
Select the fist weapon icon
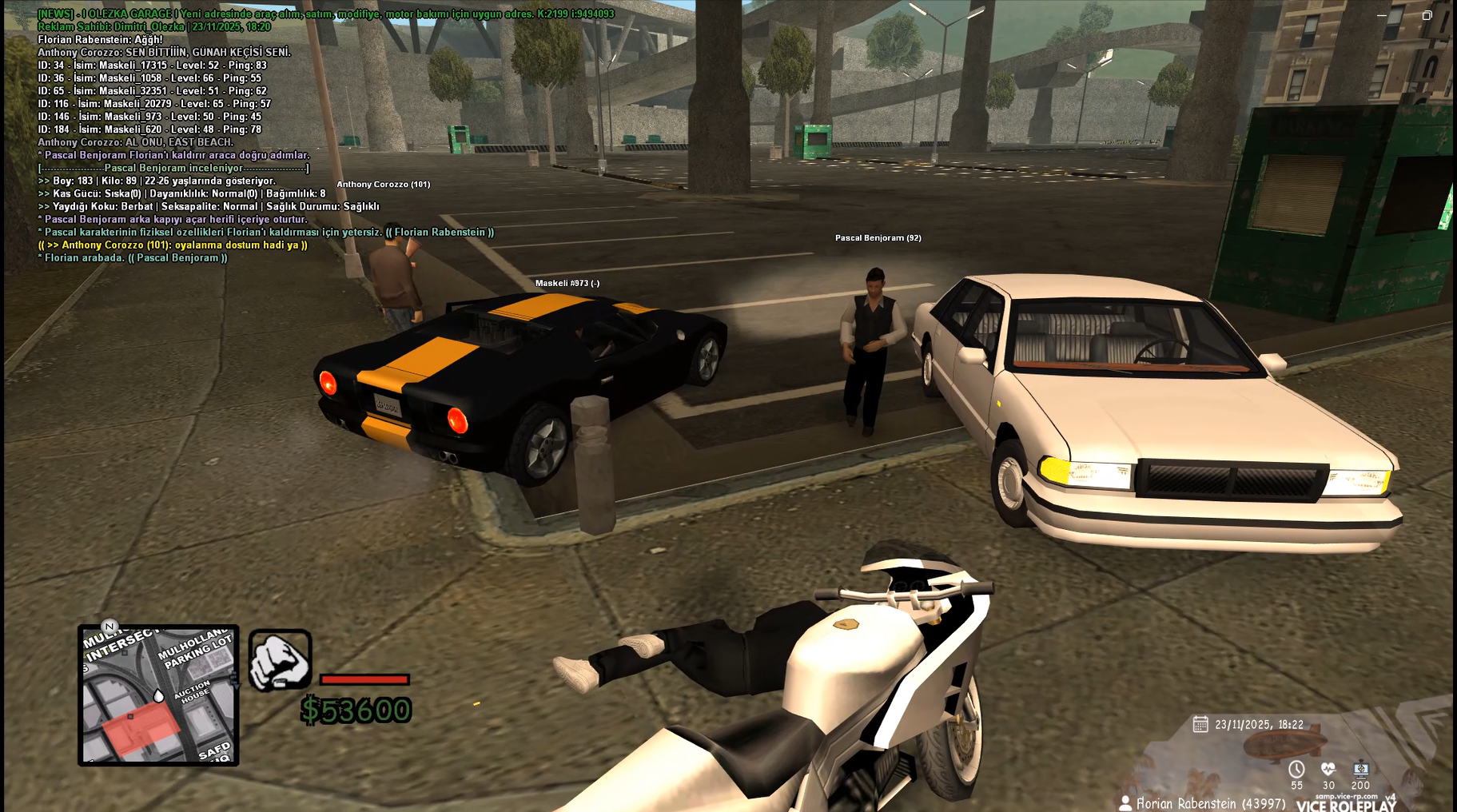pyautogui.click(x=280, y=660)
